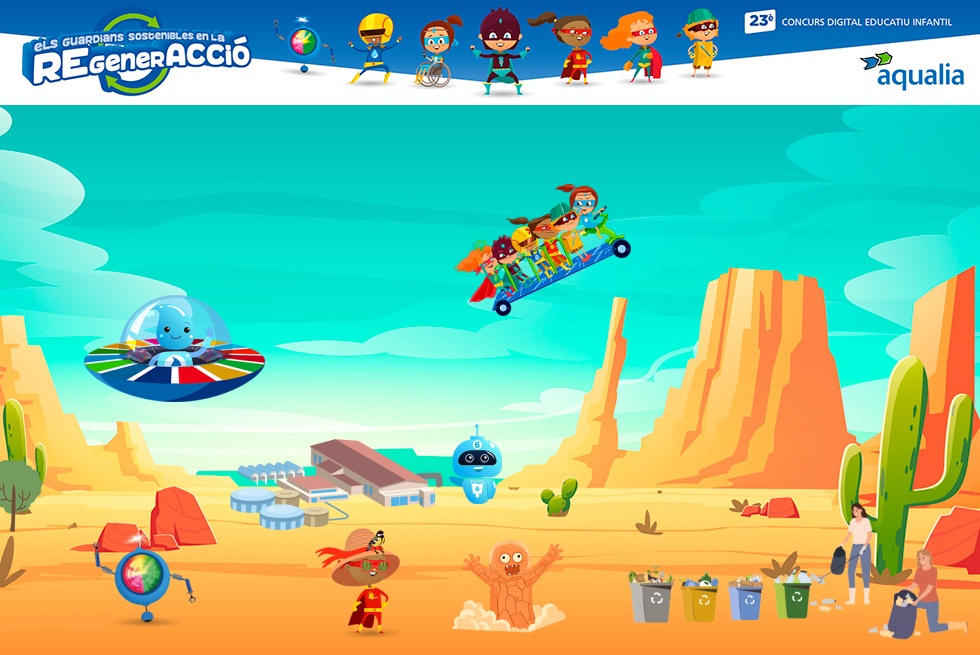
Task: Open the water treatment plant building
Action: (335, 481)
